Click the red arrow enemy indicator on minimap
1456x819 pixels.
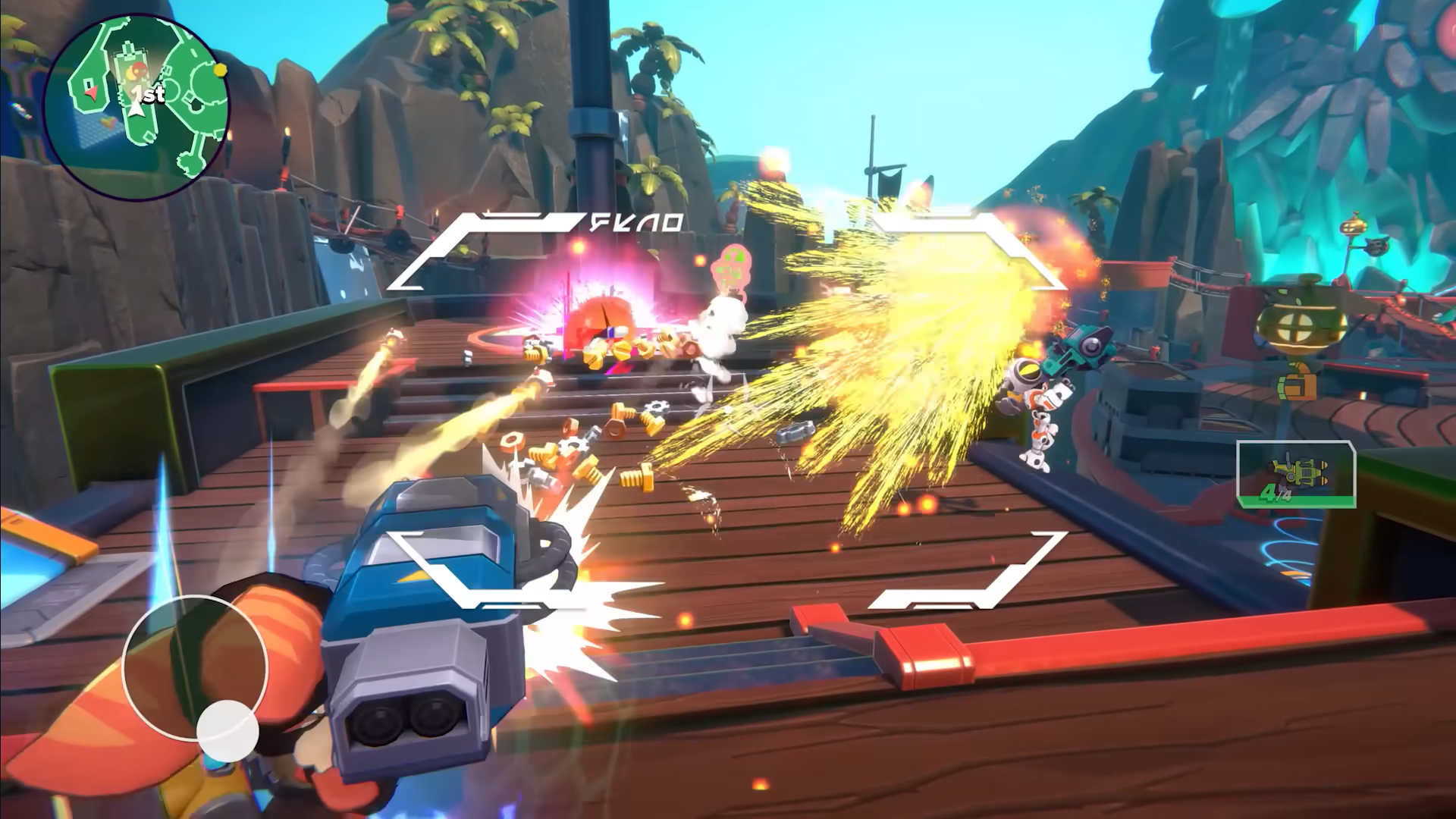[90, 92]
